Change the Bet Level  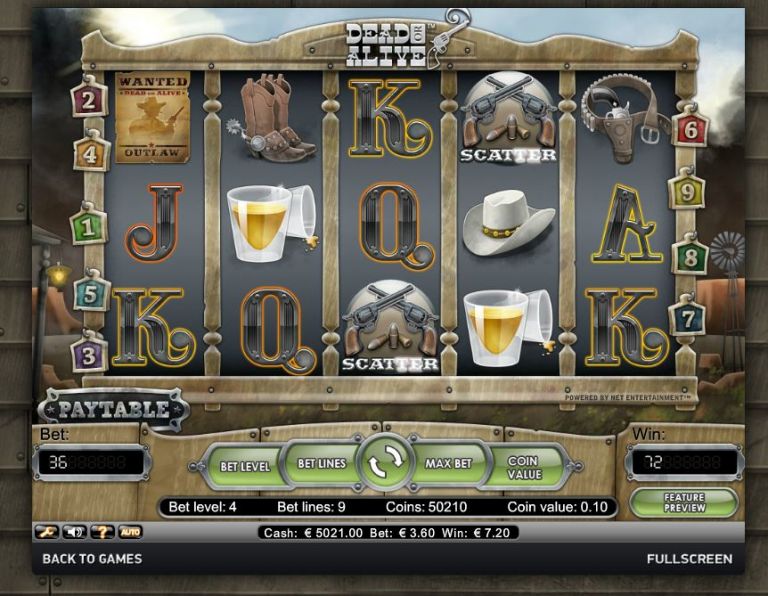[244, 466]
